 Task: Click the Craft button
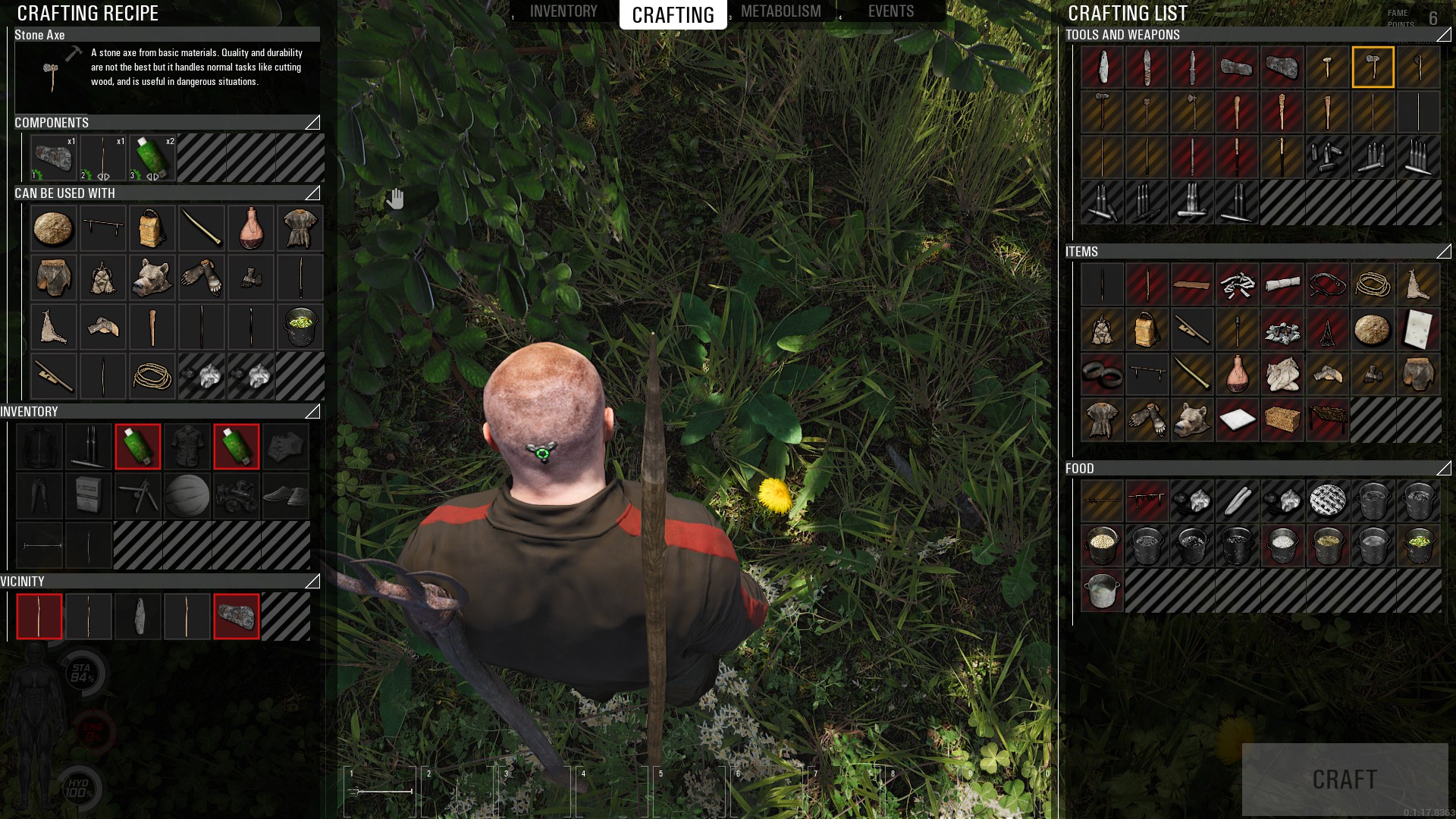1345,779
